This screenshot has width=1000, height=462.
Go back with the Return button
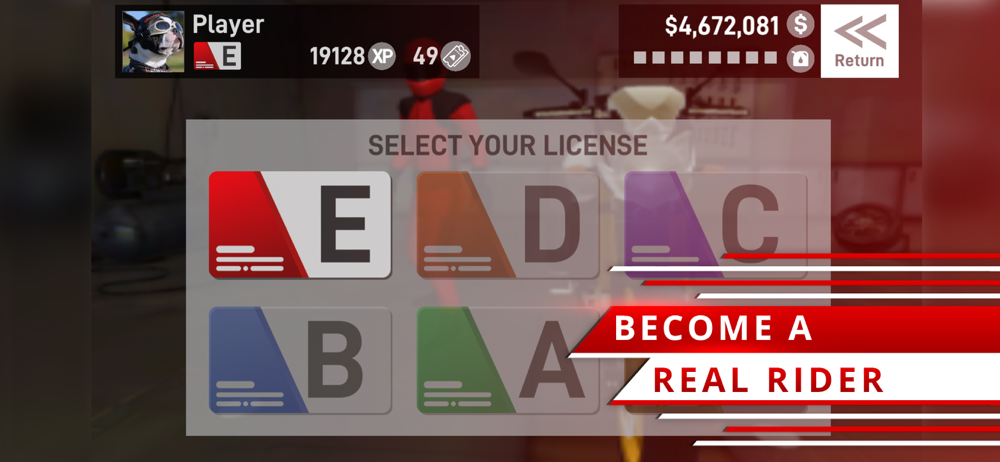click(859, 41)
